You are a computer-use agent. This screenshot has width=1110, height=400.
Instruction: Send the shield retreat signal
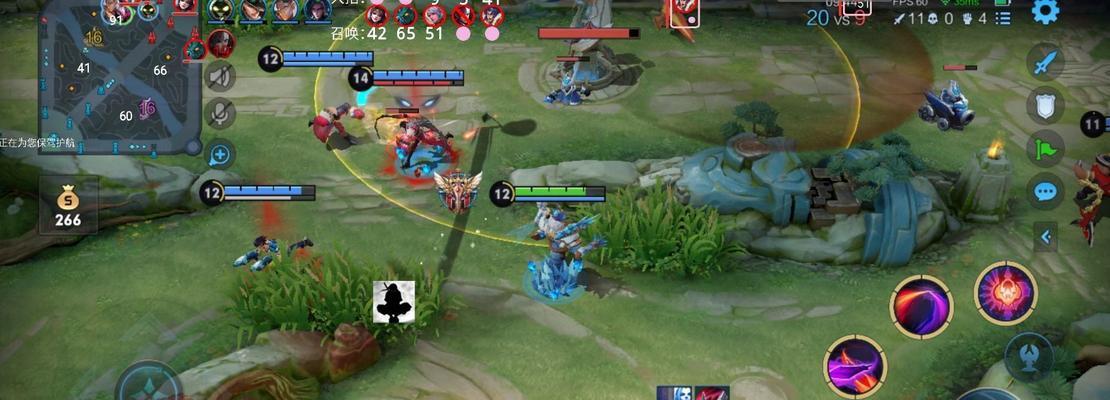tap(1045, 105)
